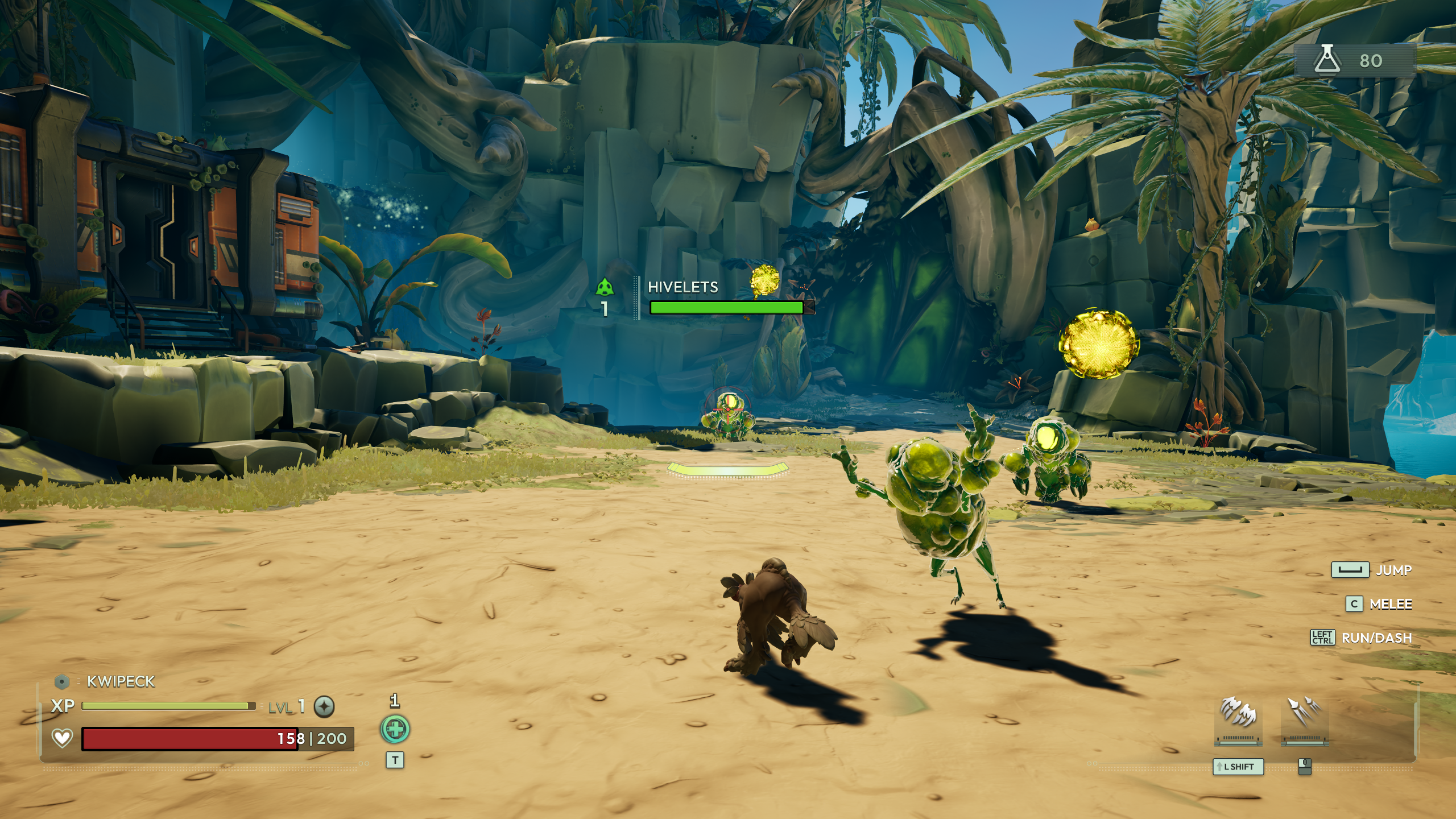Click the heart icon beside the health bar

[x=63, y=738]
